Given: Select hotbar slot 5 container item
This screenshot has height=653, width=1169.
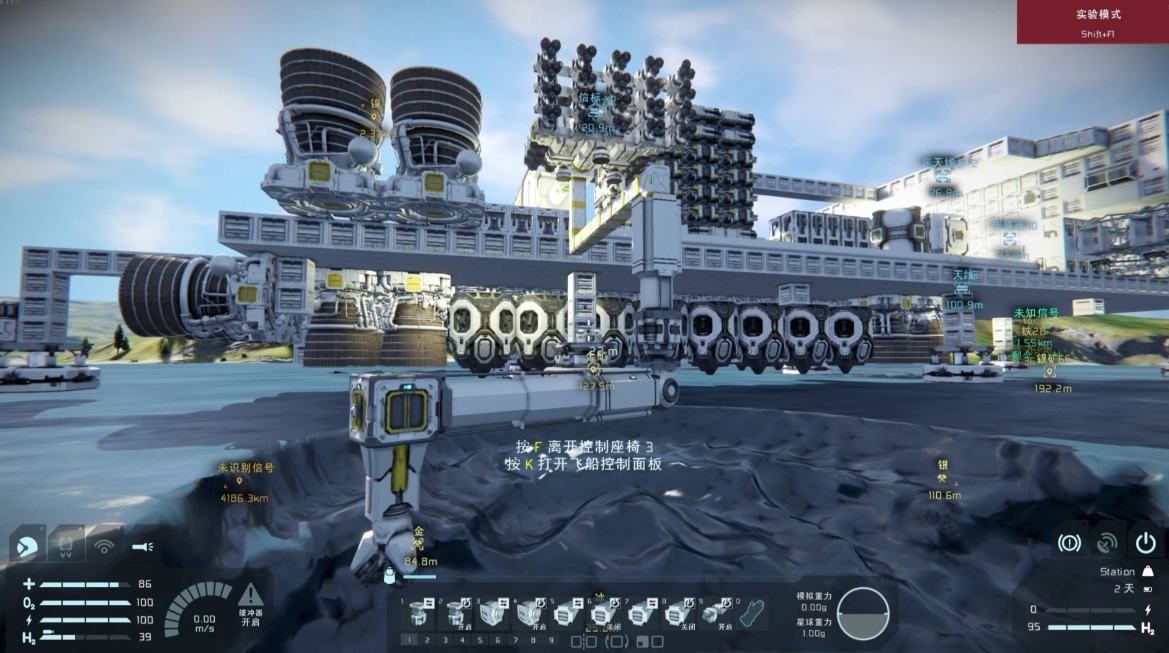Looking at the screenshot, I should click(565, 612).
